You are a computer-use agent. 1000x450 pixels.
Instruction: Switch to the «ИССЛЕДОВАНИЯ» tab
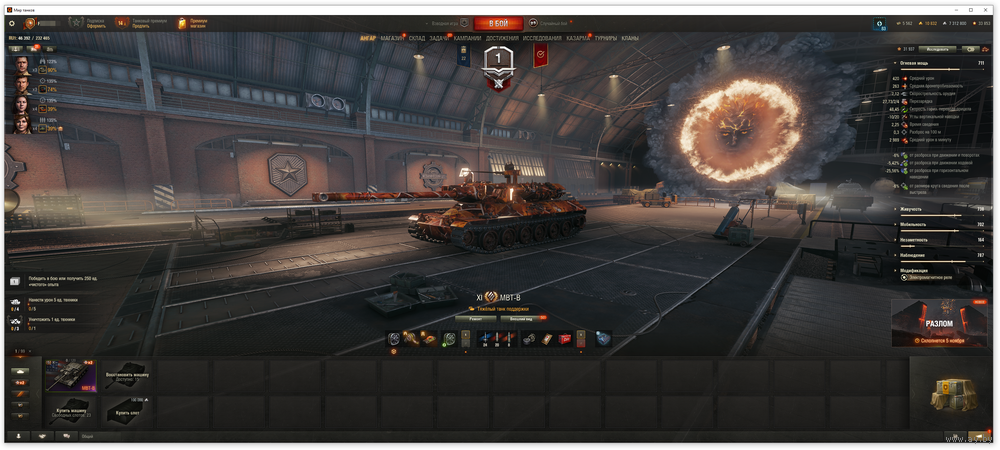pos(542,38)
